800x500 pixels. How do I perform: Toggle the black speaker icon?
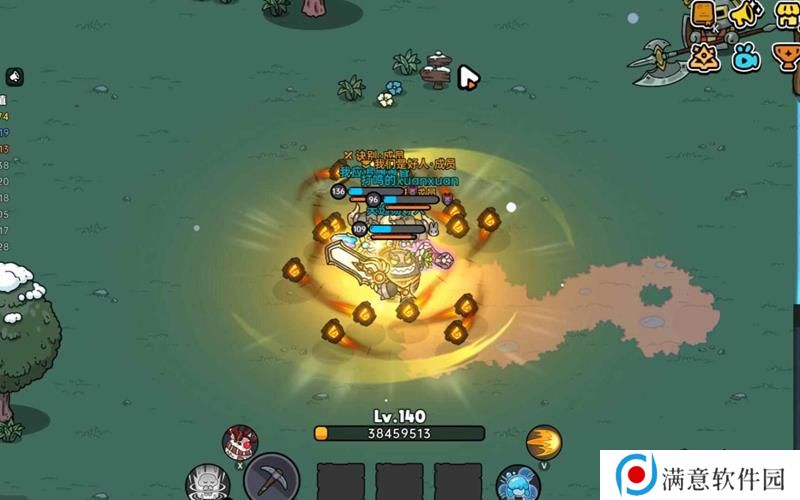[x=15, y=76]
